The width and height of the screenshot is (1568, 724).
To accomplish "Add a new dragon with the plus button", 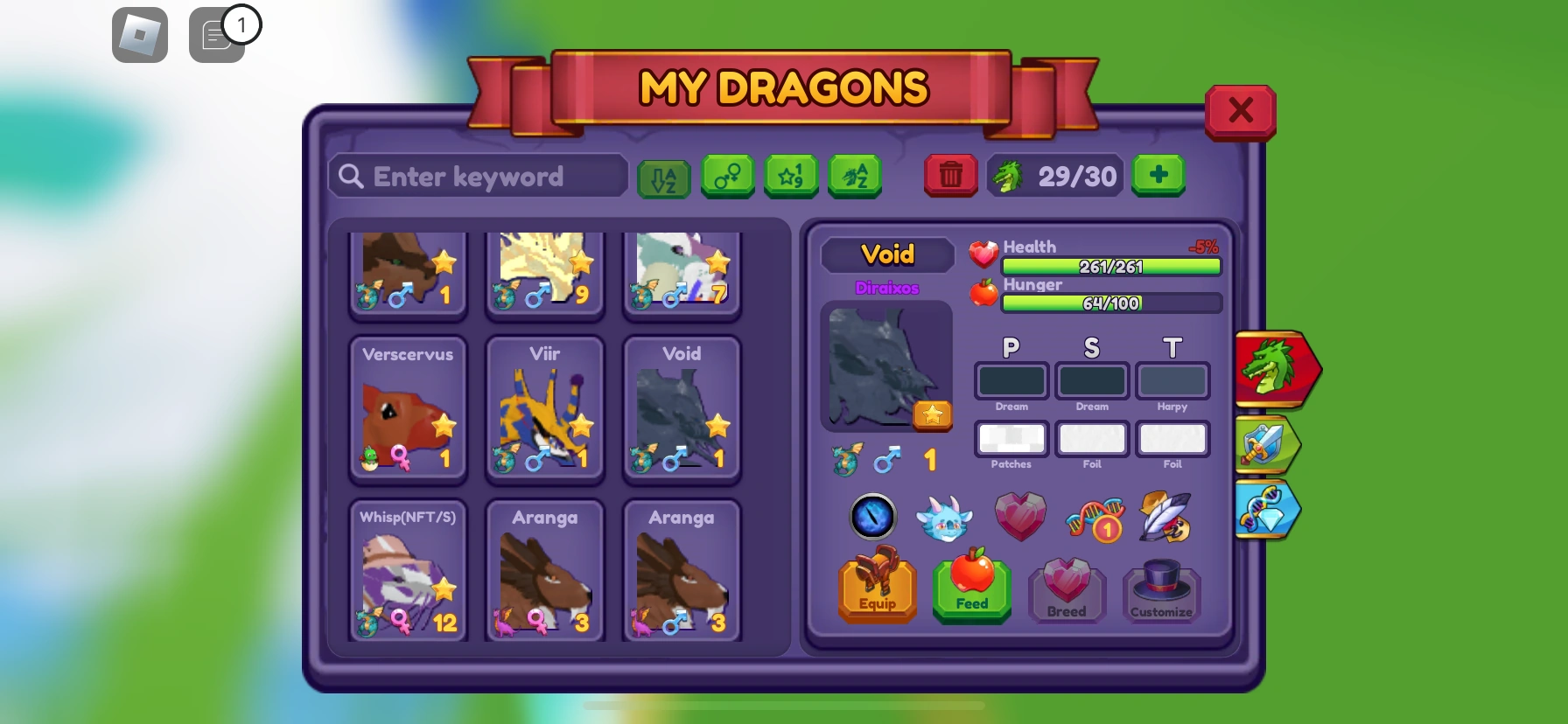I will [x=1158, y=175].
